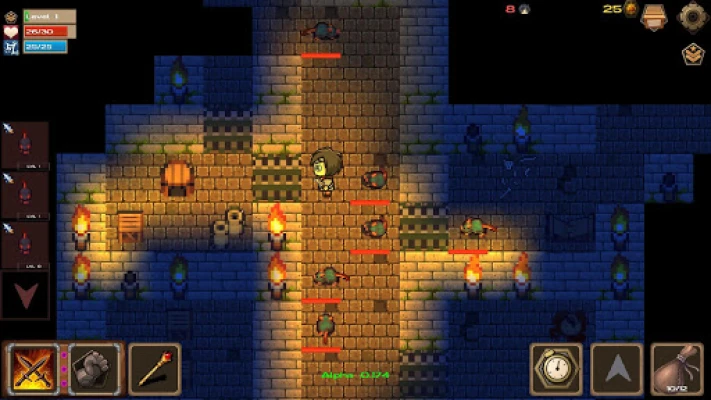Select the stone fist skill
The height and width of the screenshot is (400, 711).
click(95, 368)
